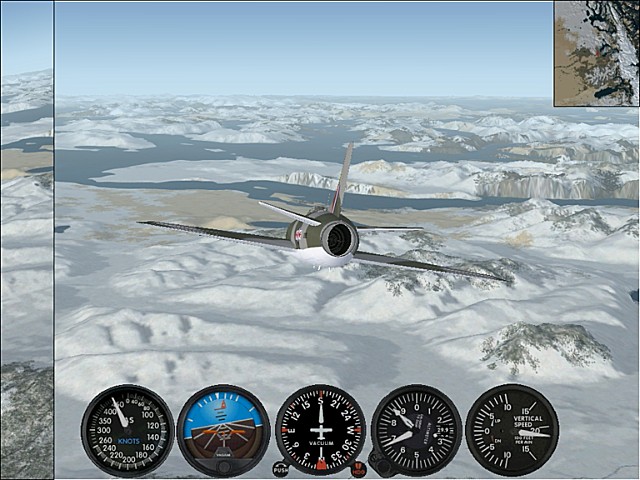
Task: Click the terrain minimap in the corner
Action: [596, 53]
